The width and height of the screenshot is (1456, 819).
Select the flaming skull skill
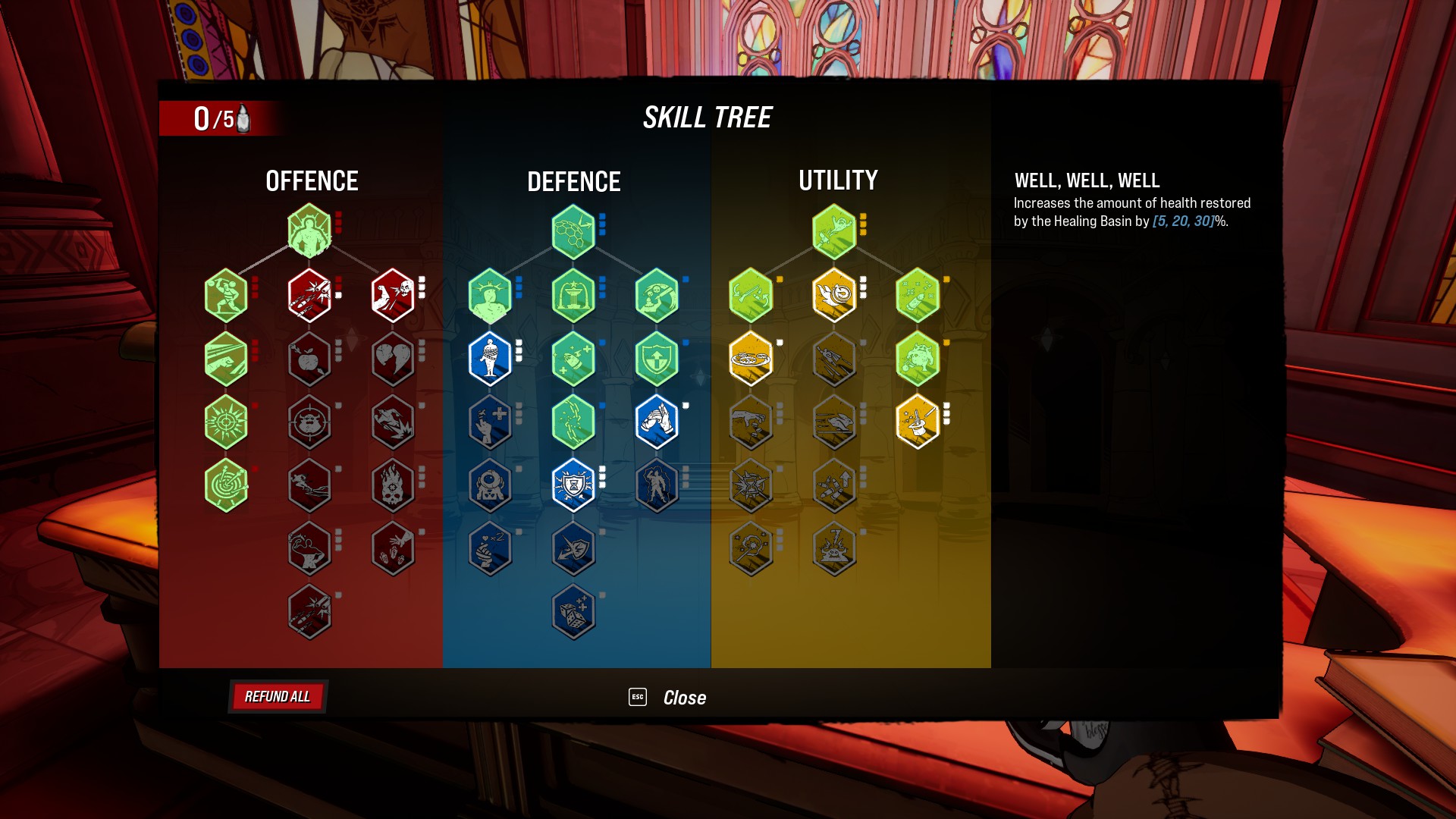393,485
